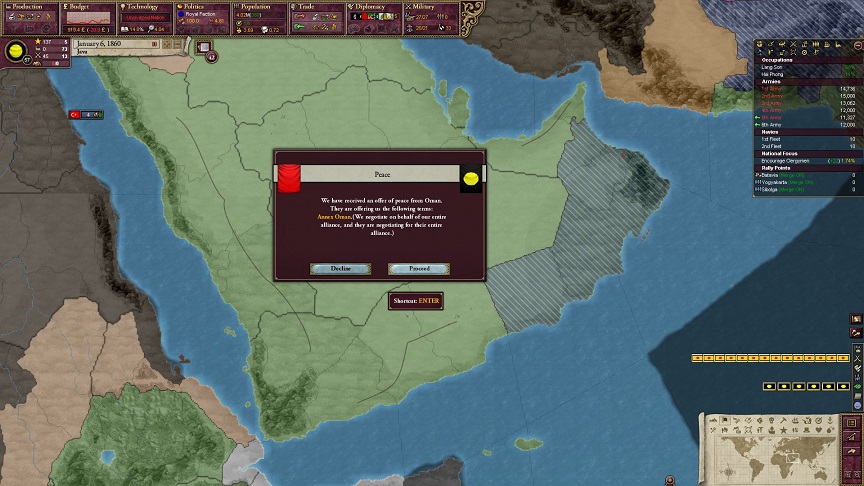Select the 1st Army in the outliner
This screenshot has height=486, width=864.
pyautogui.click(x=776, y=88)
